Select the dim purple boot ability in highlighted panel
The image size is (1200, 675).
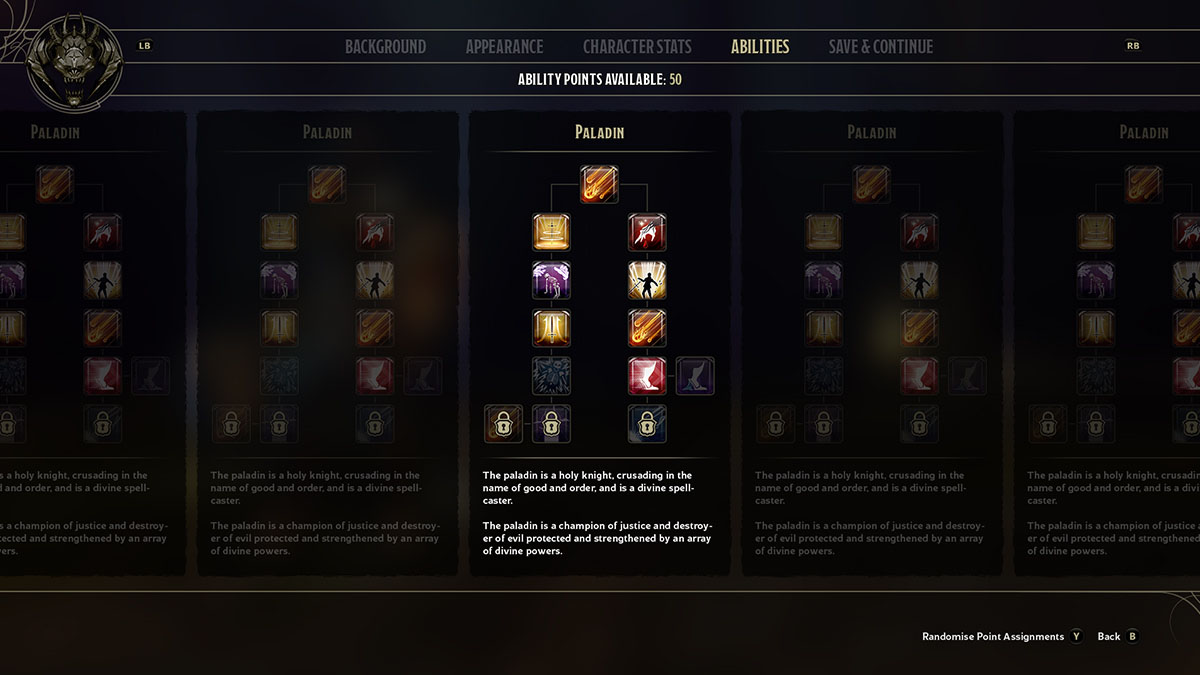tap(695, 376)
